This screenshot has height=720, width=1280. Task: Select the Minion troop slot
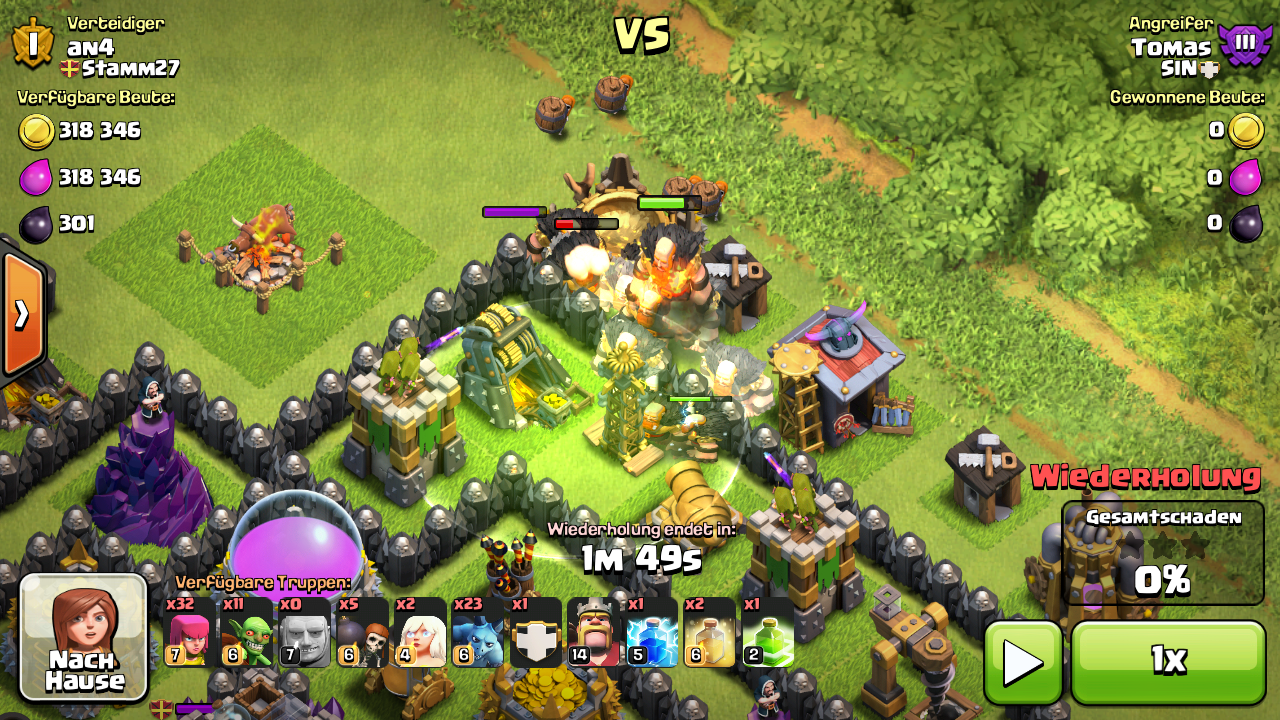pos(478,632)
